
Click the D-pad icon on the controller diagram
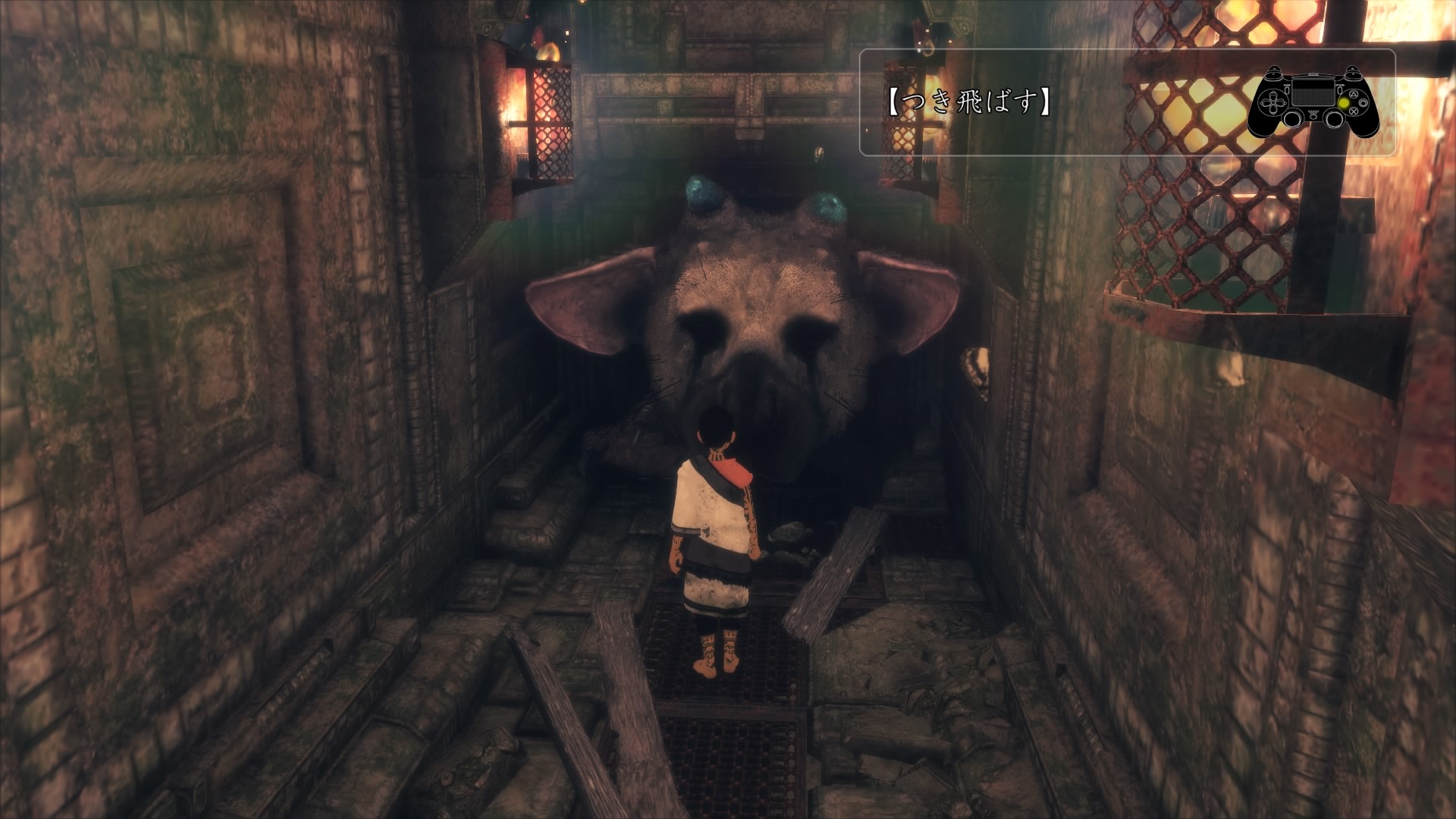(1272, 104)
